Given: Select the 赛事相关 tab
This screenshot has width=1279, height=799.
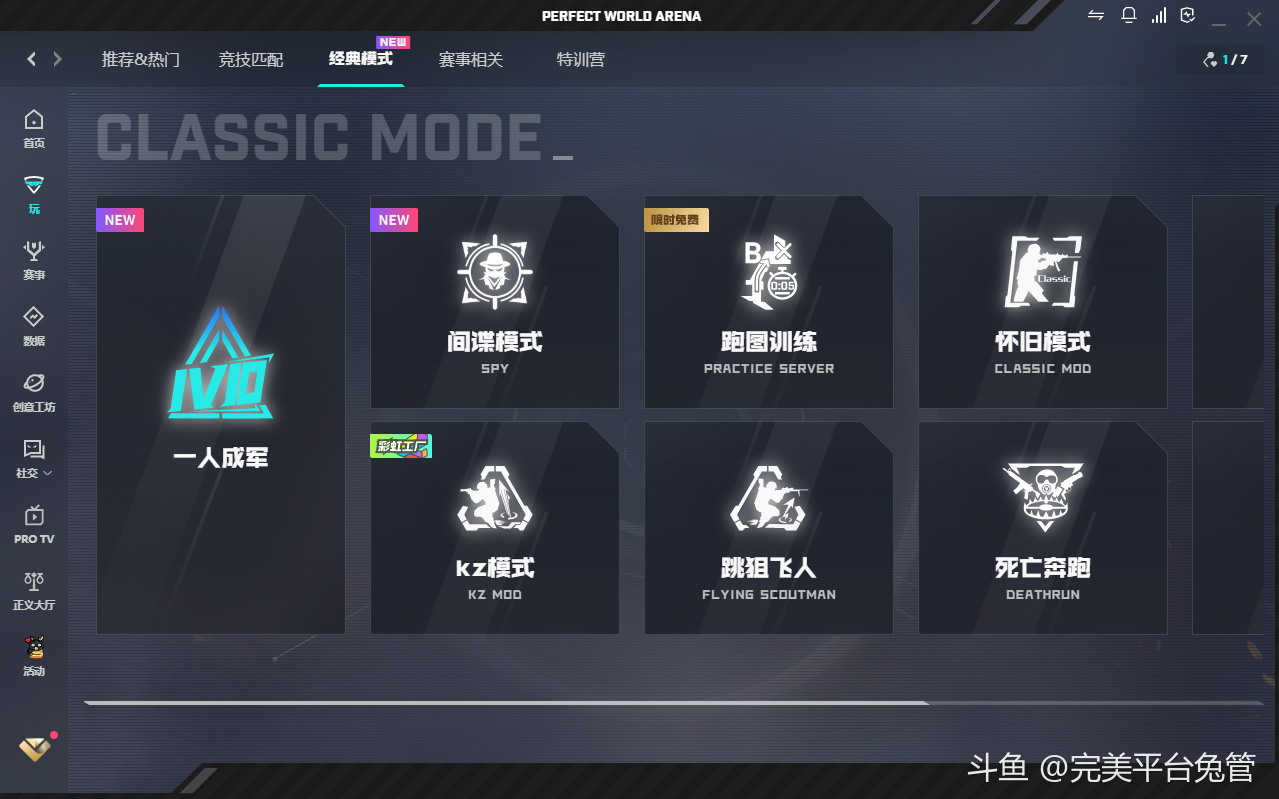Looking at the screenshot, I should [x=471, y=60].
